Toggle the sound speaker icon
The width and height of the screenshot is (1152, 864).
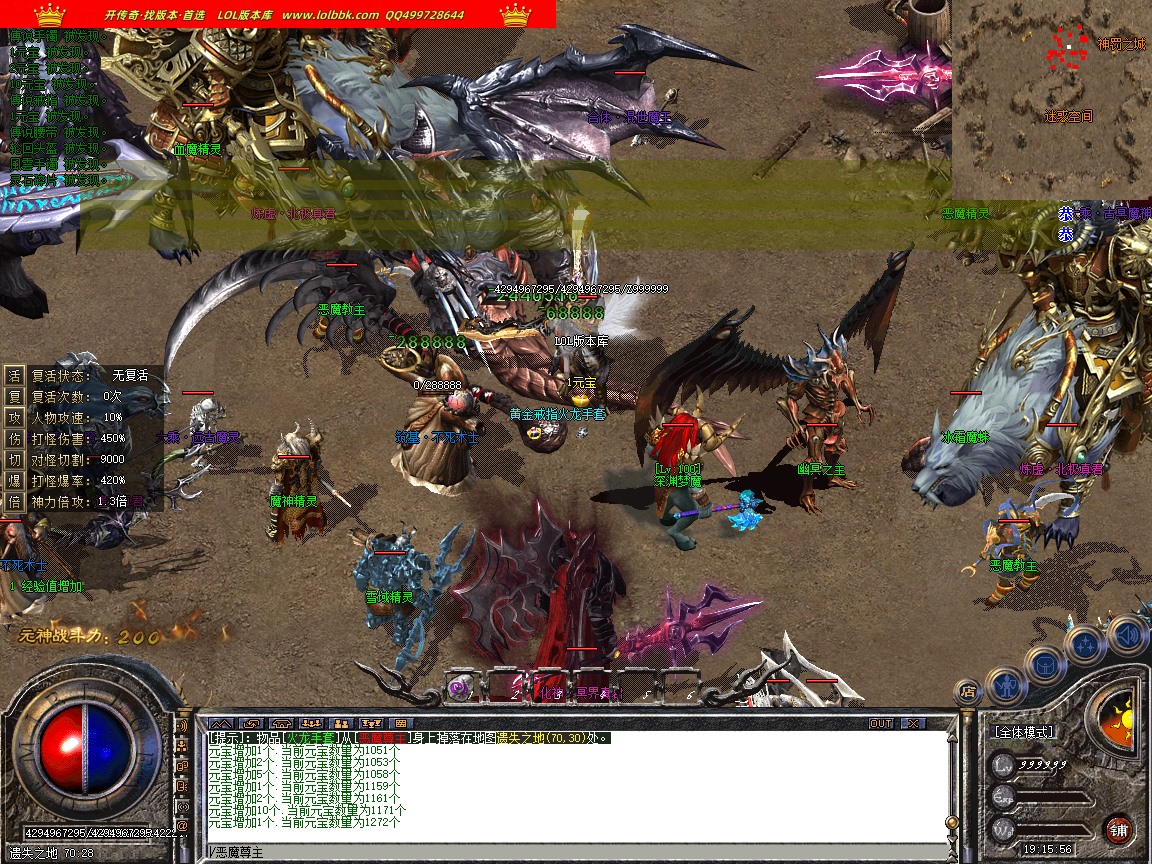(1127, 633)
